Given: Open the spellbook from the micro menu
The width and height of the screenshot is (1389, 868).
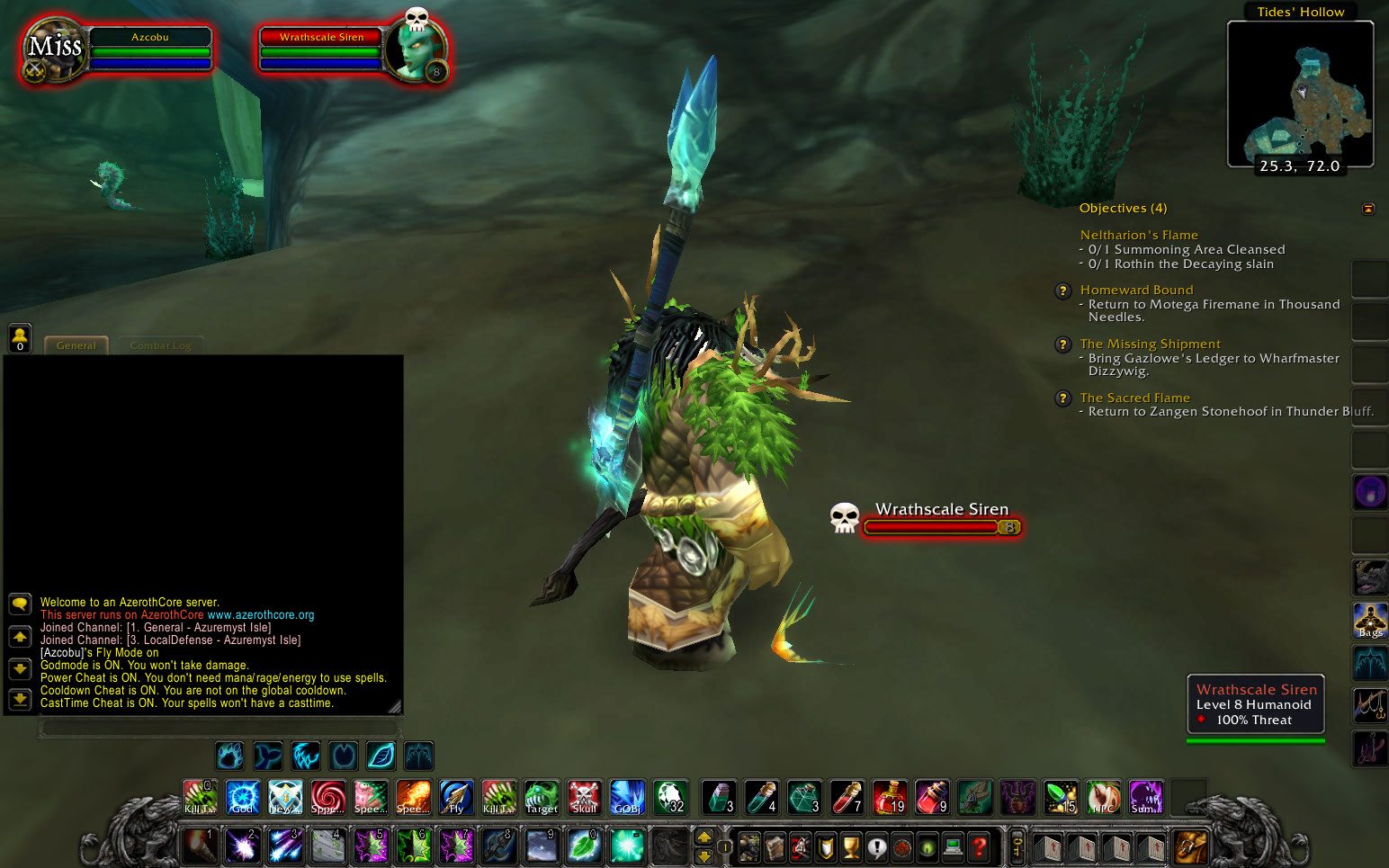Looking at the screenshot, I should (x=774, y=846).
